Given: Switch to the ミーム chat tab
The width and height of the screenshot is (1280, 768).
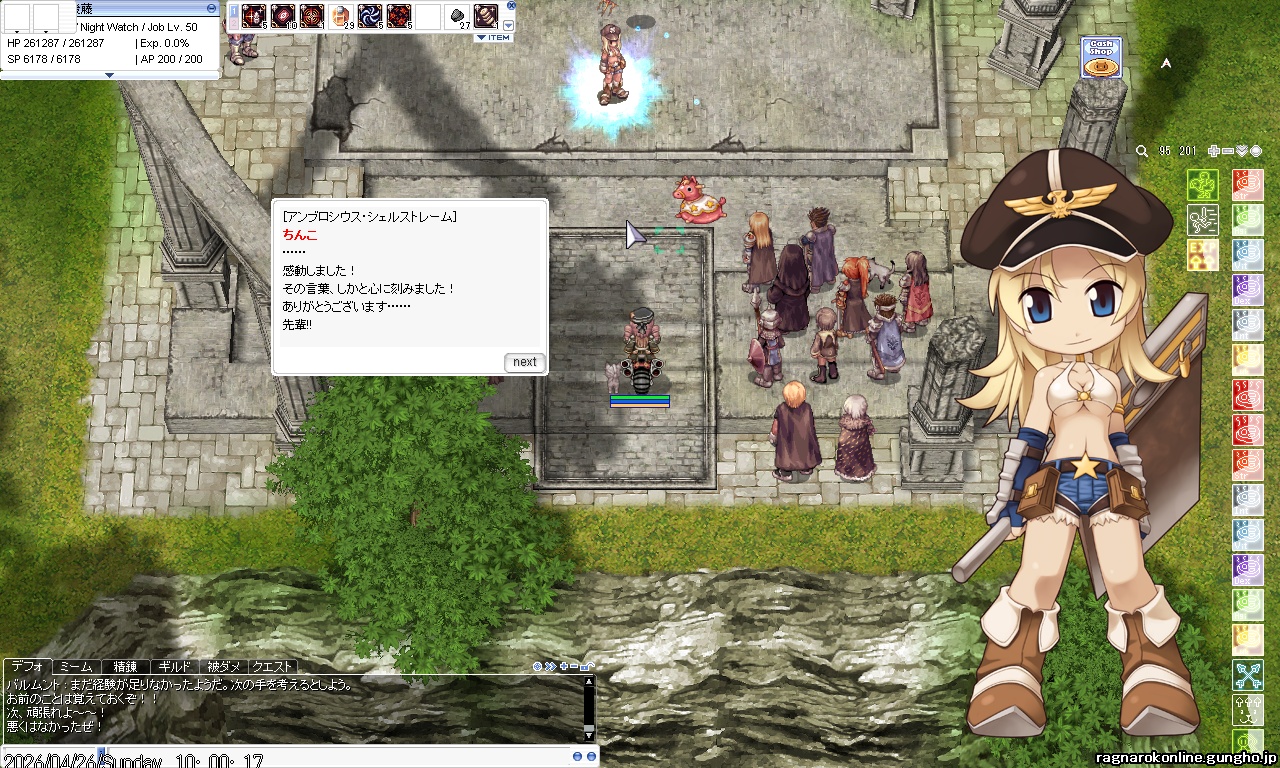Looking at the screenshot, I should tap(75, 666).
